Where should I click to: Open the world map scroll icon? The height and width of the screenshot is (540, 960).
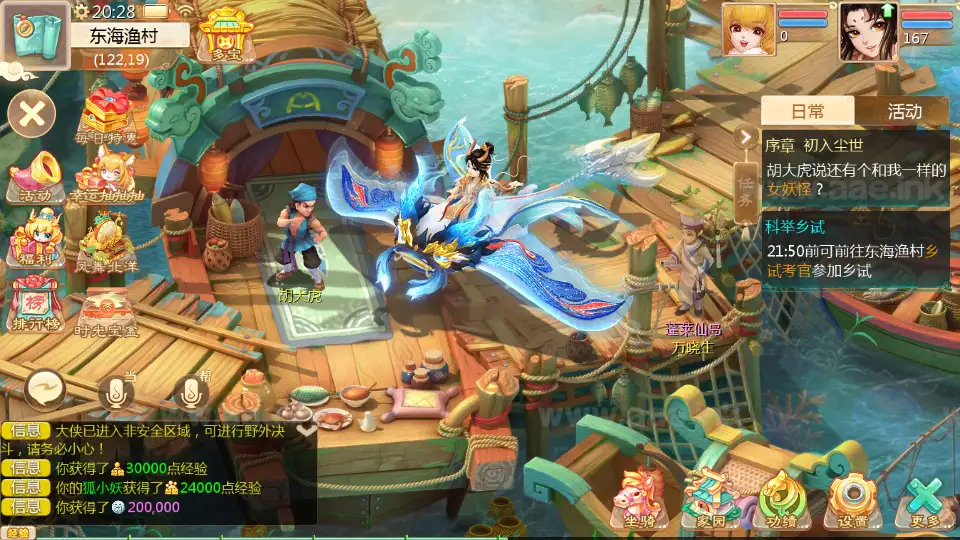(35, 34)
